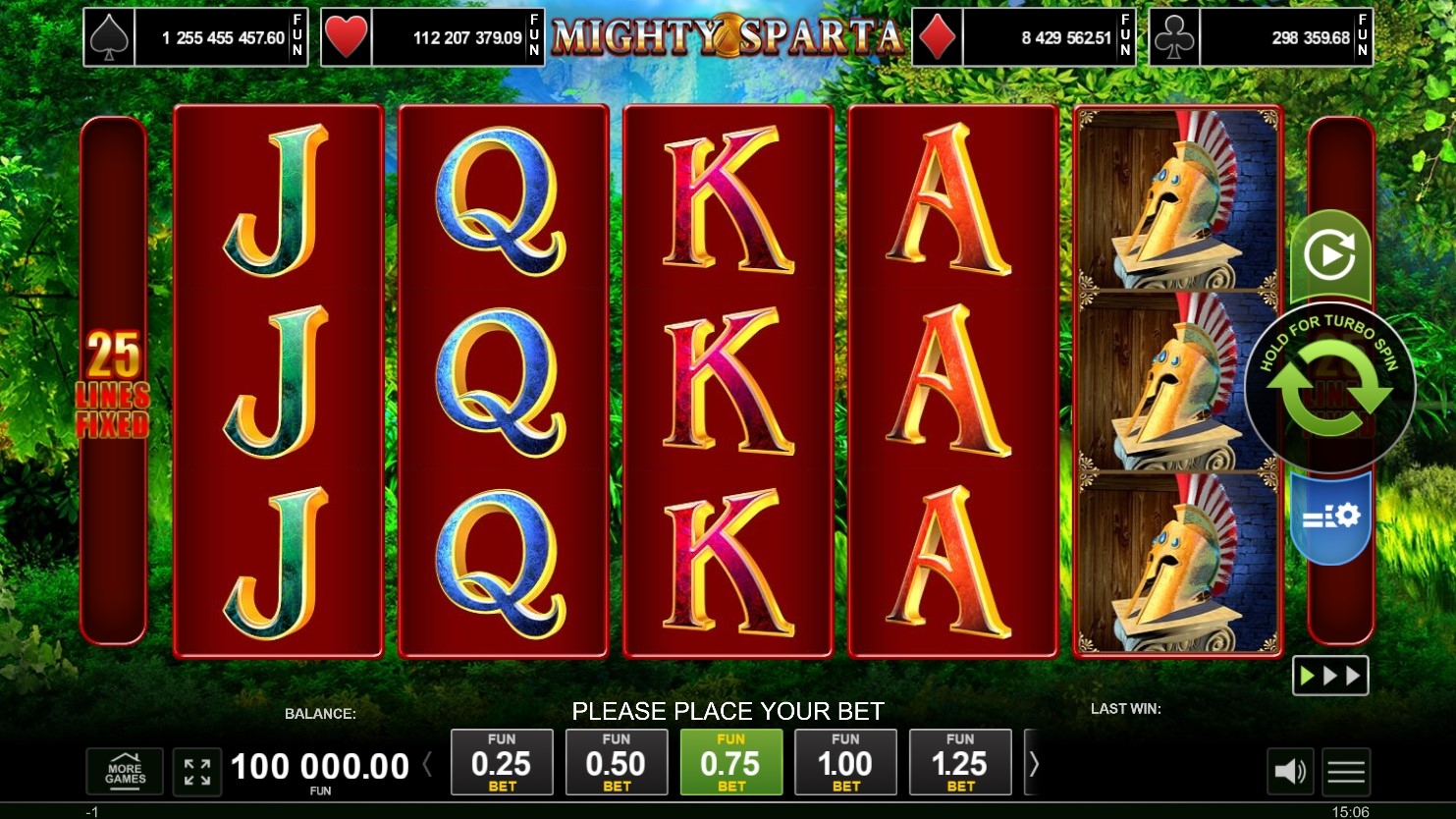Click the diamond jackpot panel
This screenshot has width=1456, height=819.
(x=1024, y=37)
